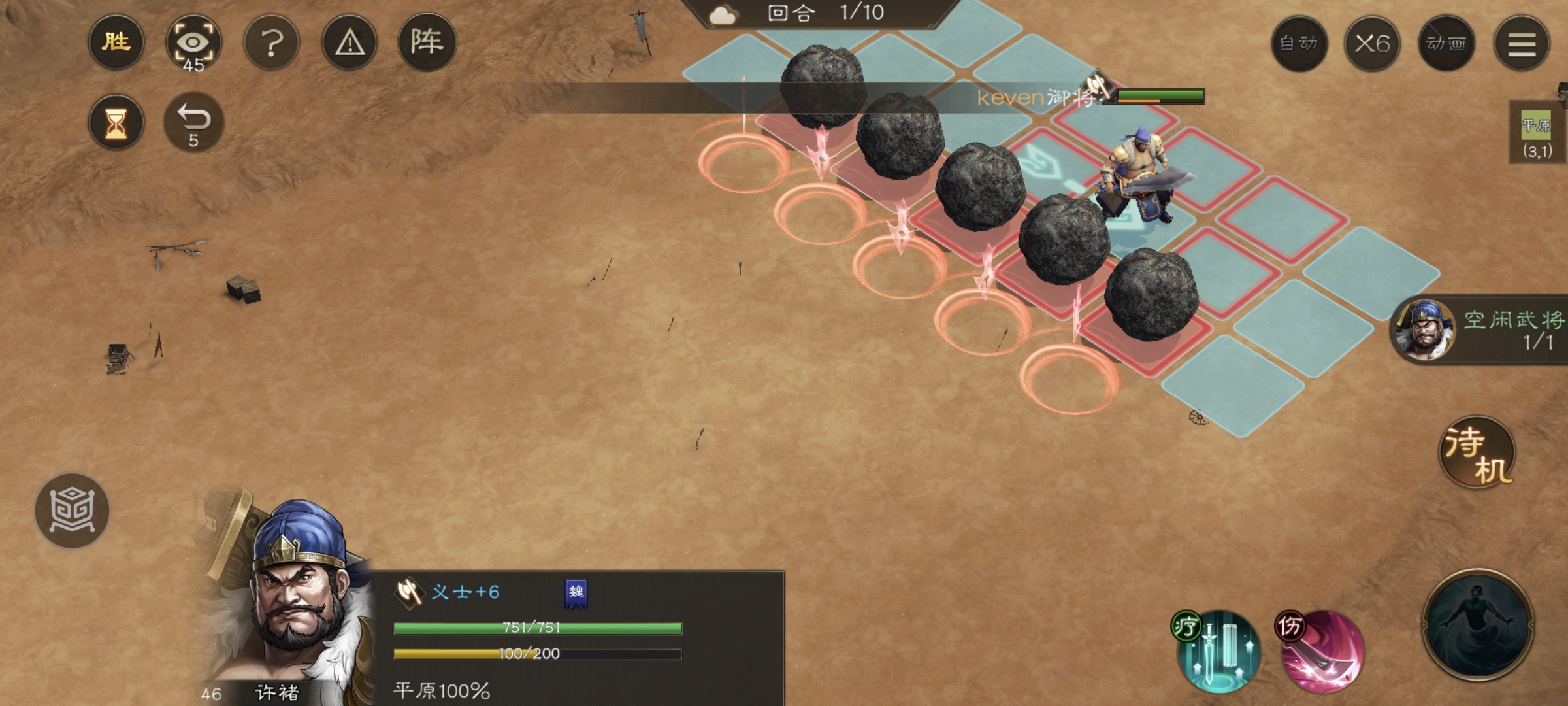Choose the 待机 standby command
1568x706 pixels.
[1477, 453]
